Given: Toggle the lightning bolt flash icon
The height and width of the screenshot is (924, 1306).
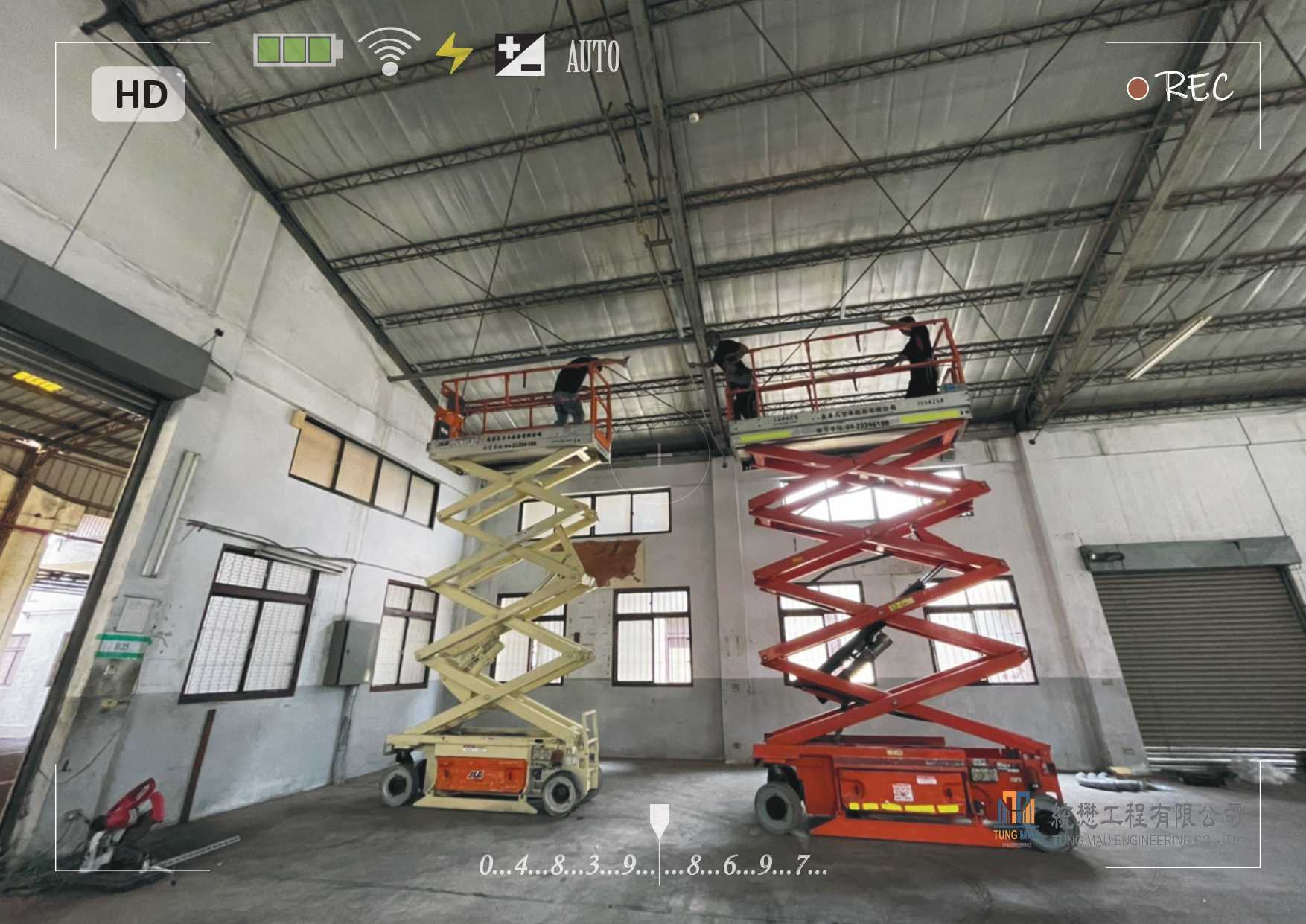Looking at the screenshot, I should 453,54.
